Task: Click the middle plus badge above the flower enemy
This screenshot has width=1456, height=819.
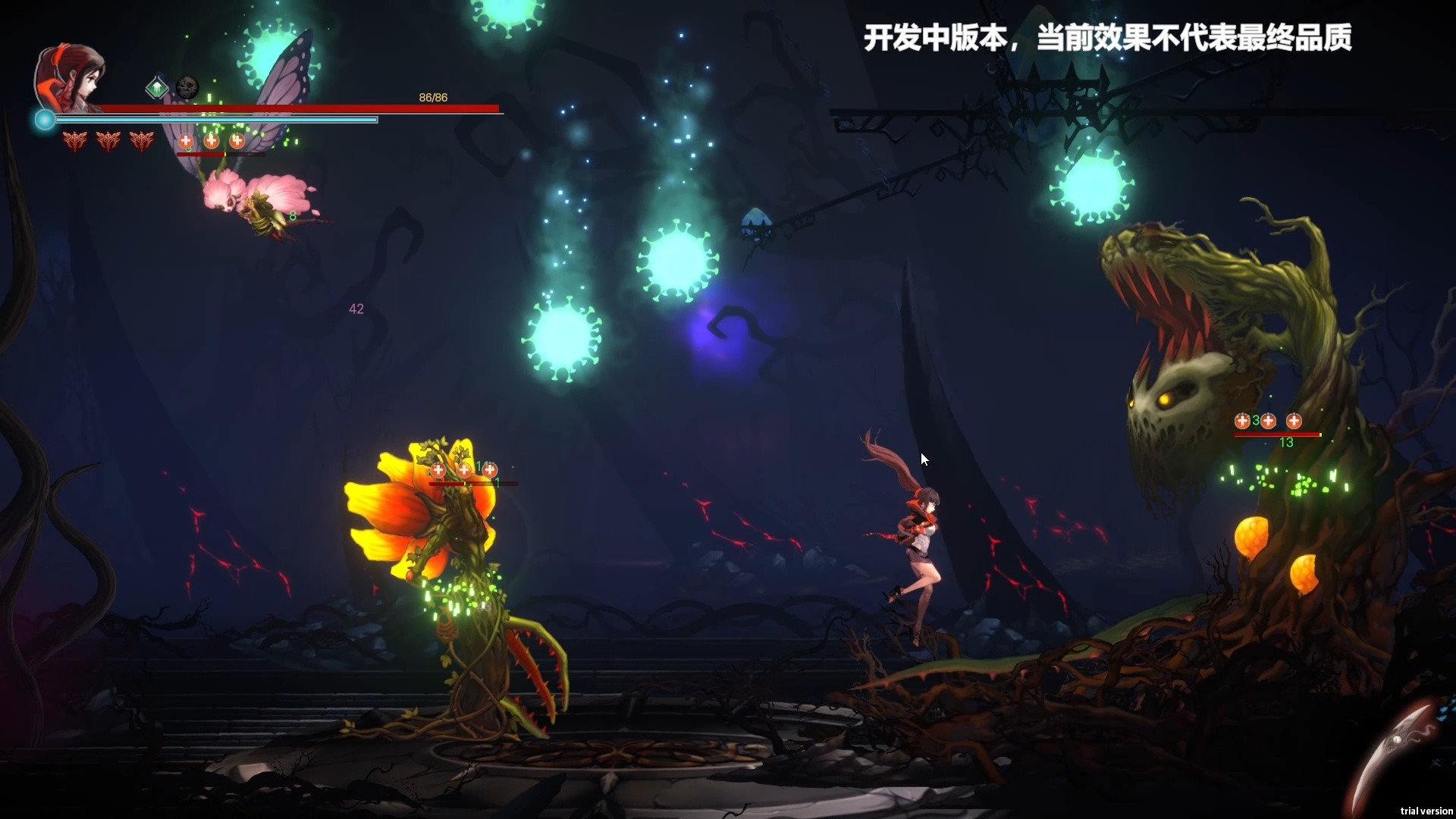Action: coord(464,470)
